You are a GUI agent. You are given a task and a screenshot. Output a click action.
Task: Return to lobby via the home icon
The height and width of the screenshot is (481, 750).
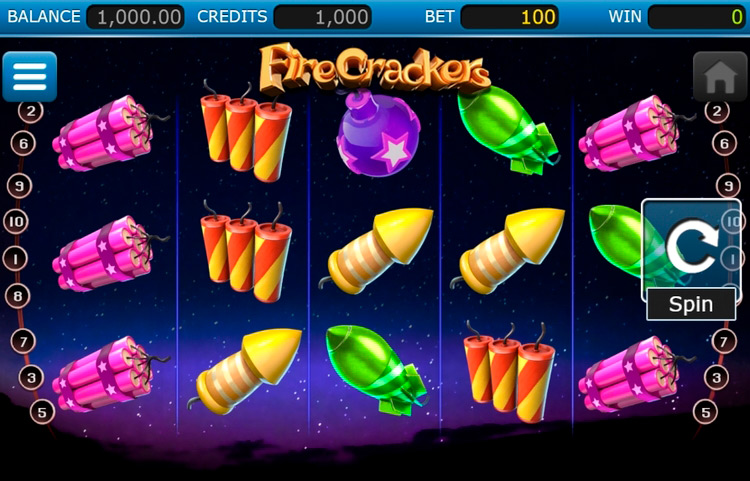click(719, 77)
